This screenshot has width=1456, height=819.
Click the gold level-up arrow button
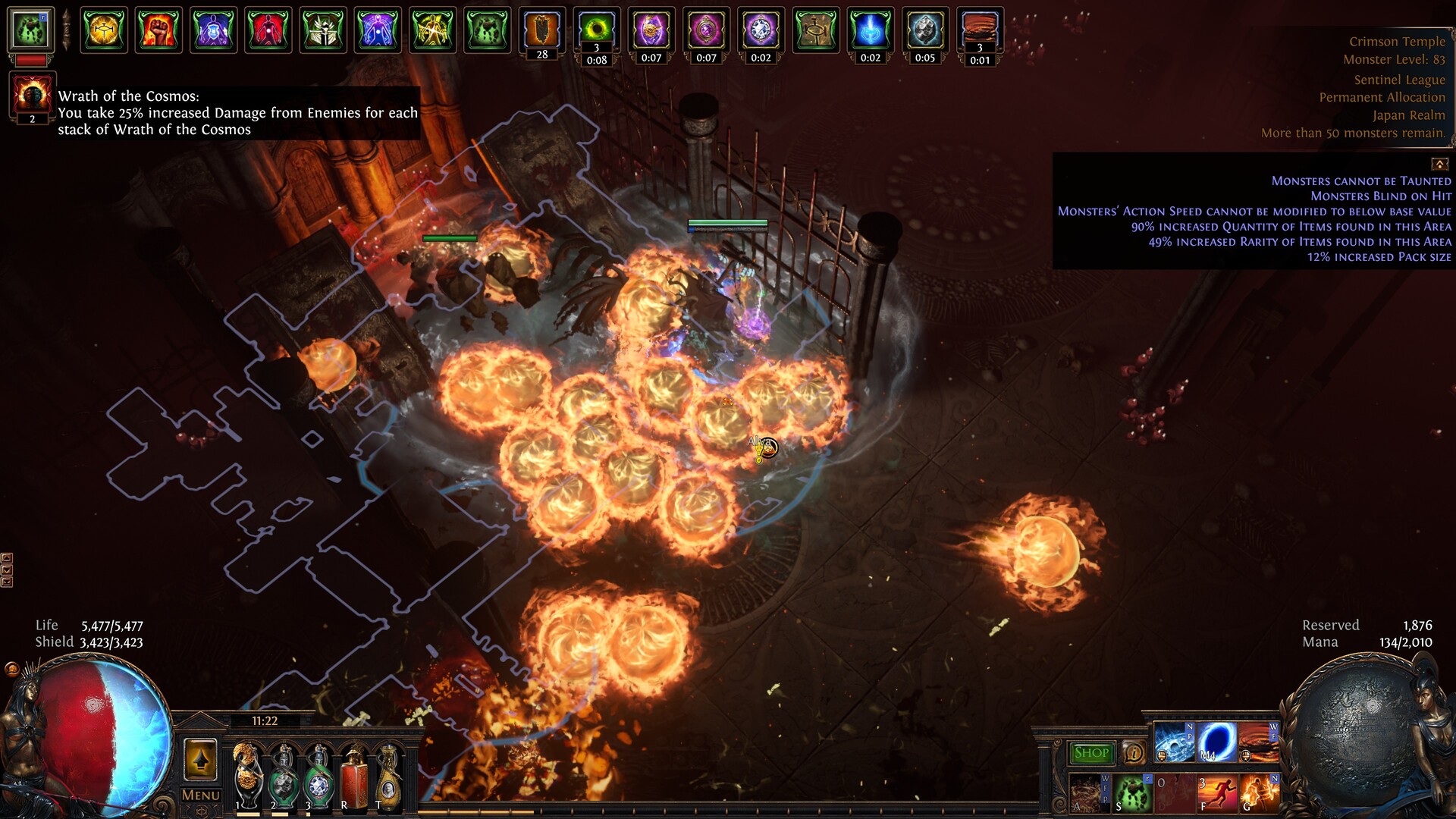click(x=200, y=759)
